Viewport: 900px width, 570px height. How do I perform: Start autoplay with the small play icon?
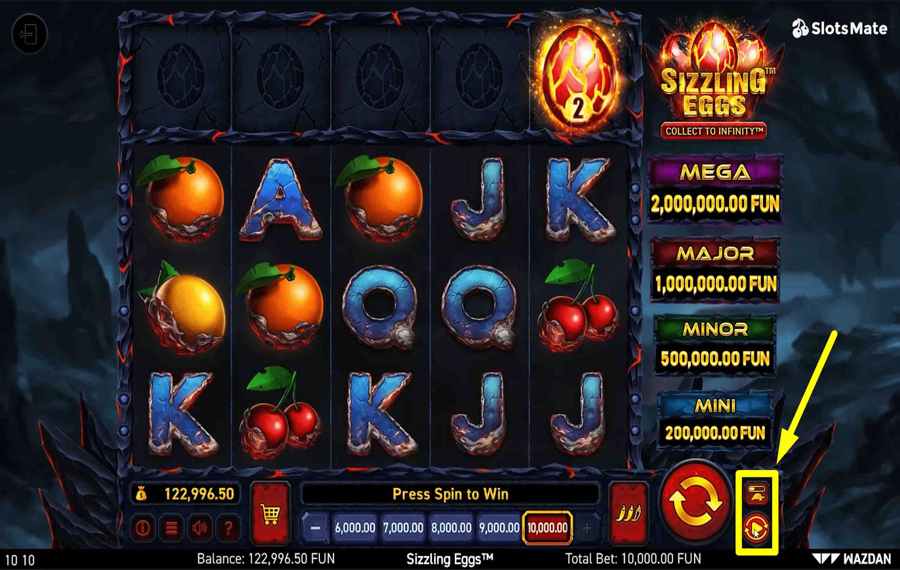(757, 526)
